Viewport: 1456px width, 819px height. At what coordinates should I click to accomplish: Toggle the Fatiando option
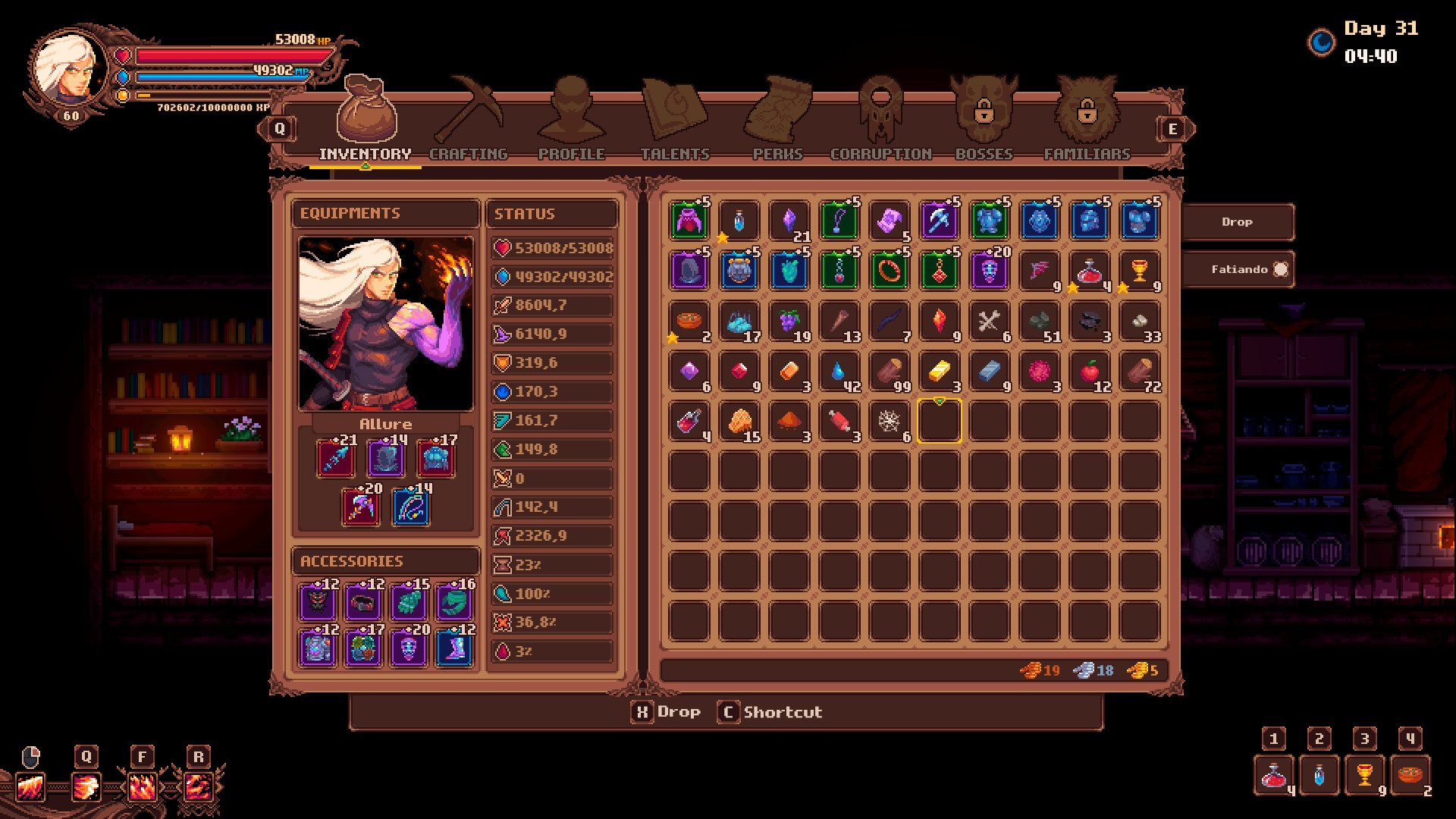[1238, 269]
